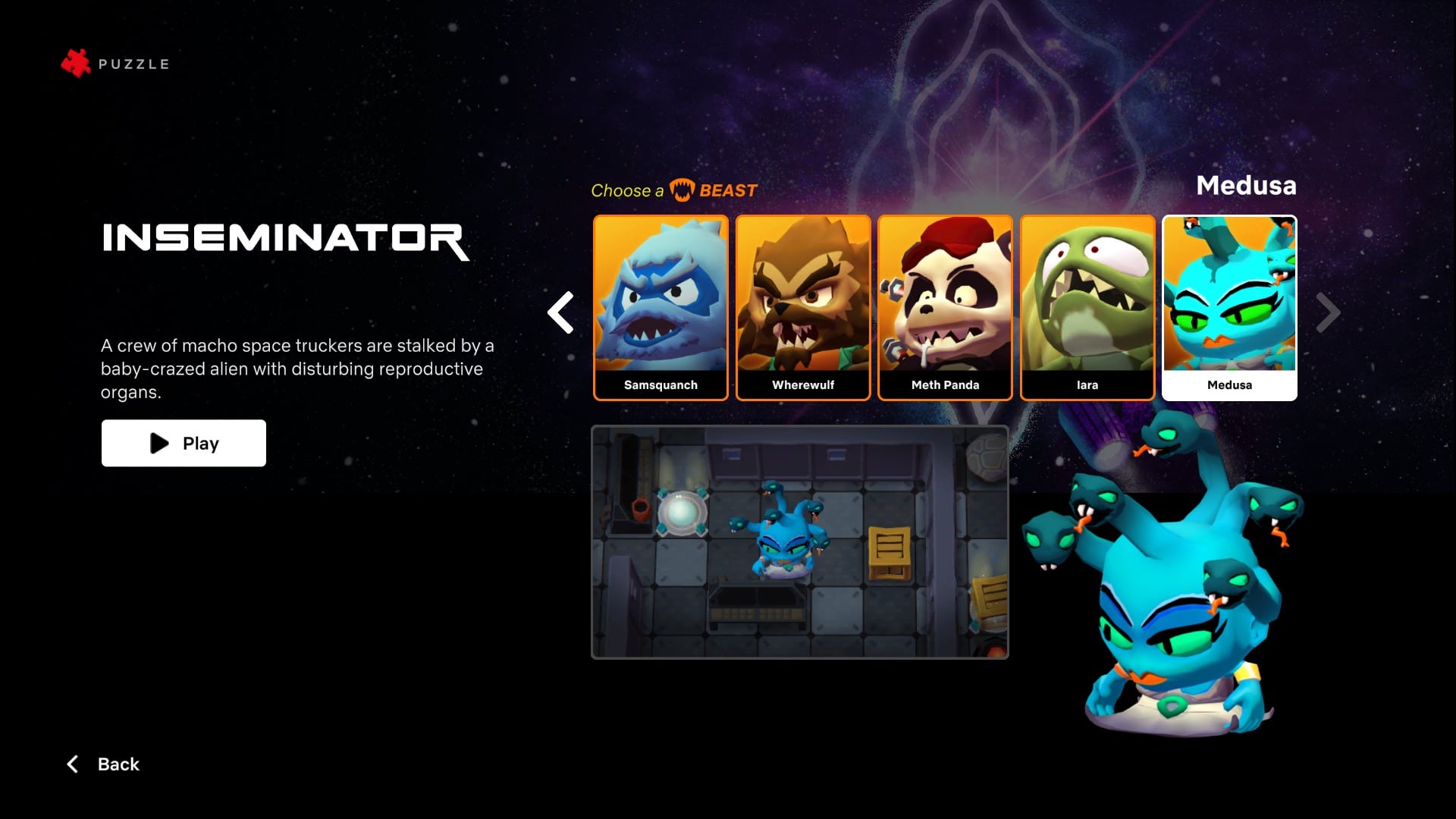Viewport: 1456px width, 819px height.
Task: Pick the Meth Panda beast card
Action: pos(945,307)
